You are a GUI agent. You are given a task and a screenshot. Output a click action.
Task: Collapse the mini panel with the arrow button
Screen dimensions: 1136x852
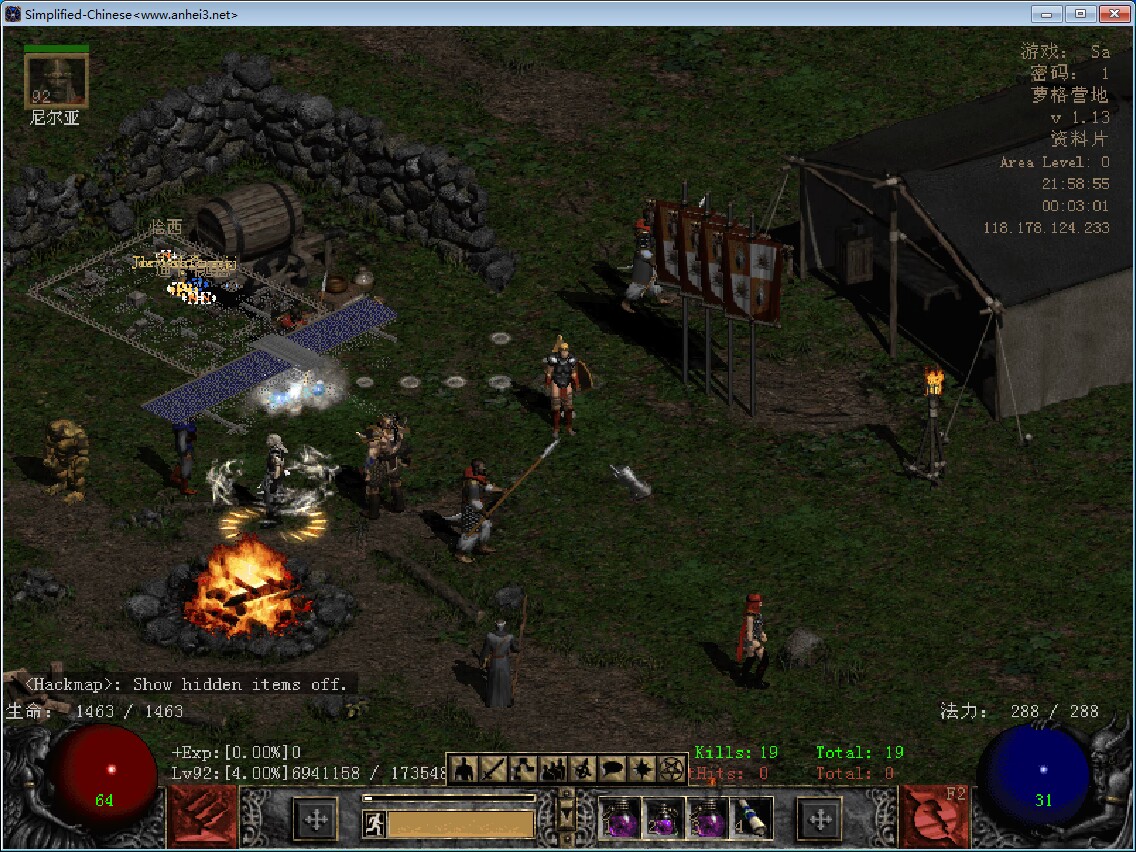point(567,816)
